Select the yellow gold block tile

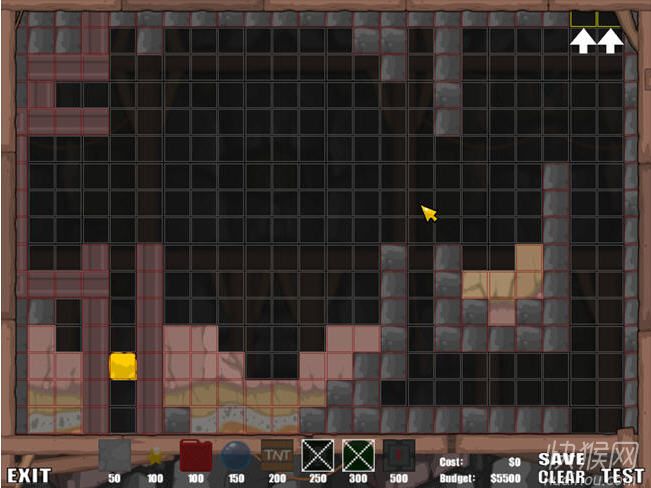123,365
